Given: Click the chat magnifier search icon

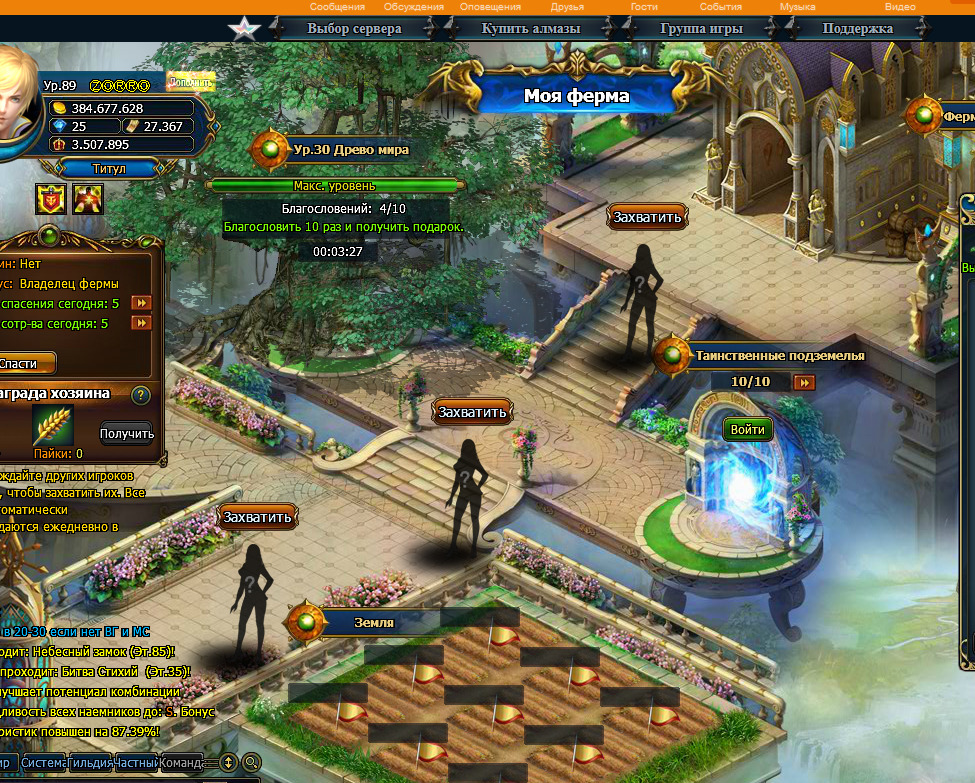Looking at the screenshot, I should [x=251, y=762].
